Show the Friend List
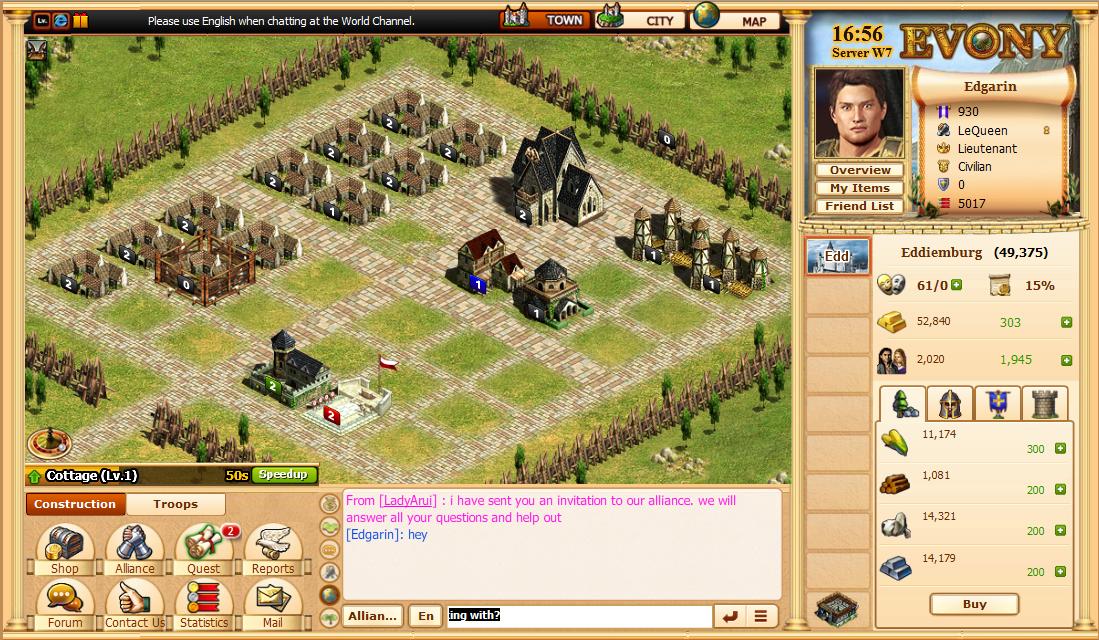 (859, 206)
